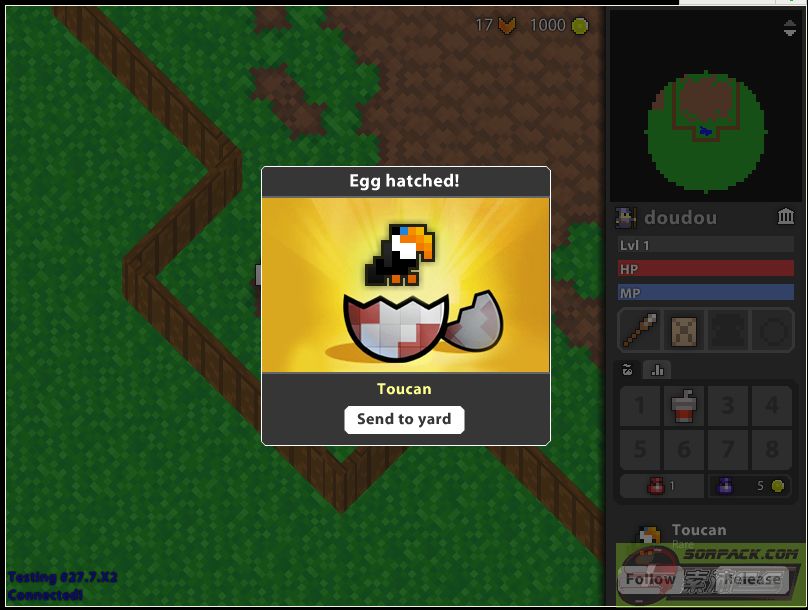
Task: Buy the blue magic potion for 5 gold
Action: click(x=750, y=486)
